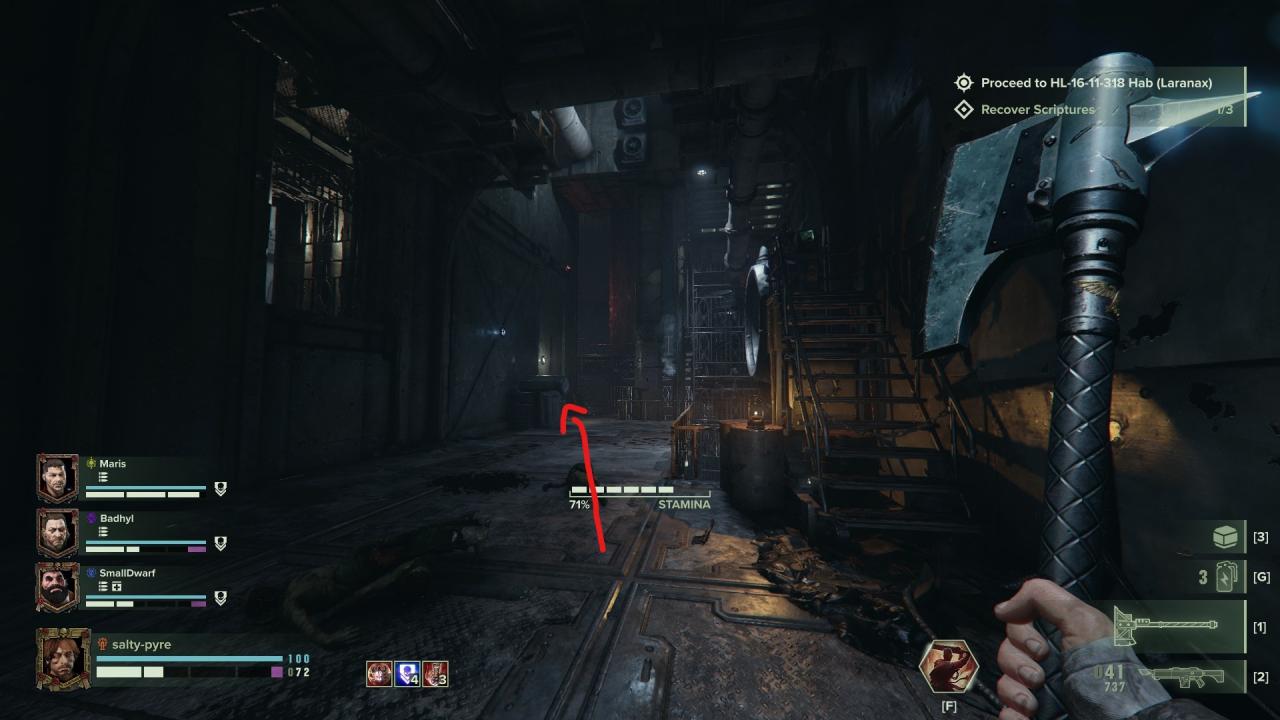Screen dimensions: 1280x720
Task: Inspect the blue buff icon with 4 stacks
Action: tap(407, 674)
